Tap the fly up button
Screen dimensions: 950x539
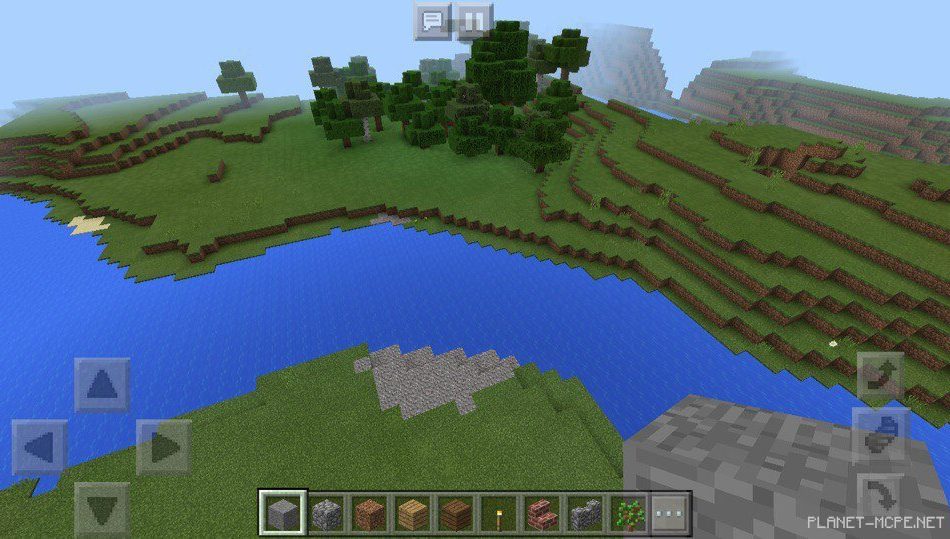coord(880,378)
